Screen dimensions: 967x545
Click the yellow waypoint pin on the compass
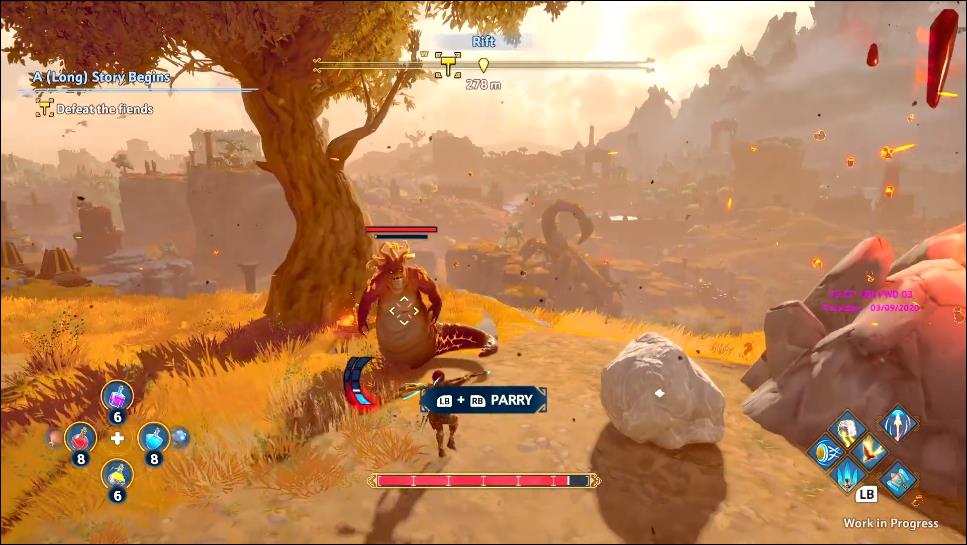[x=483, y=66]
